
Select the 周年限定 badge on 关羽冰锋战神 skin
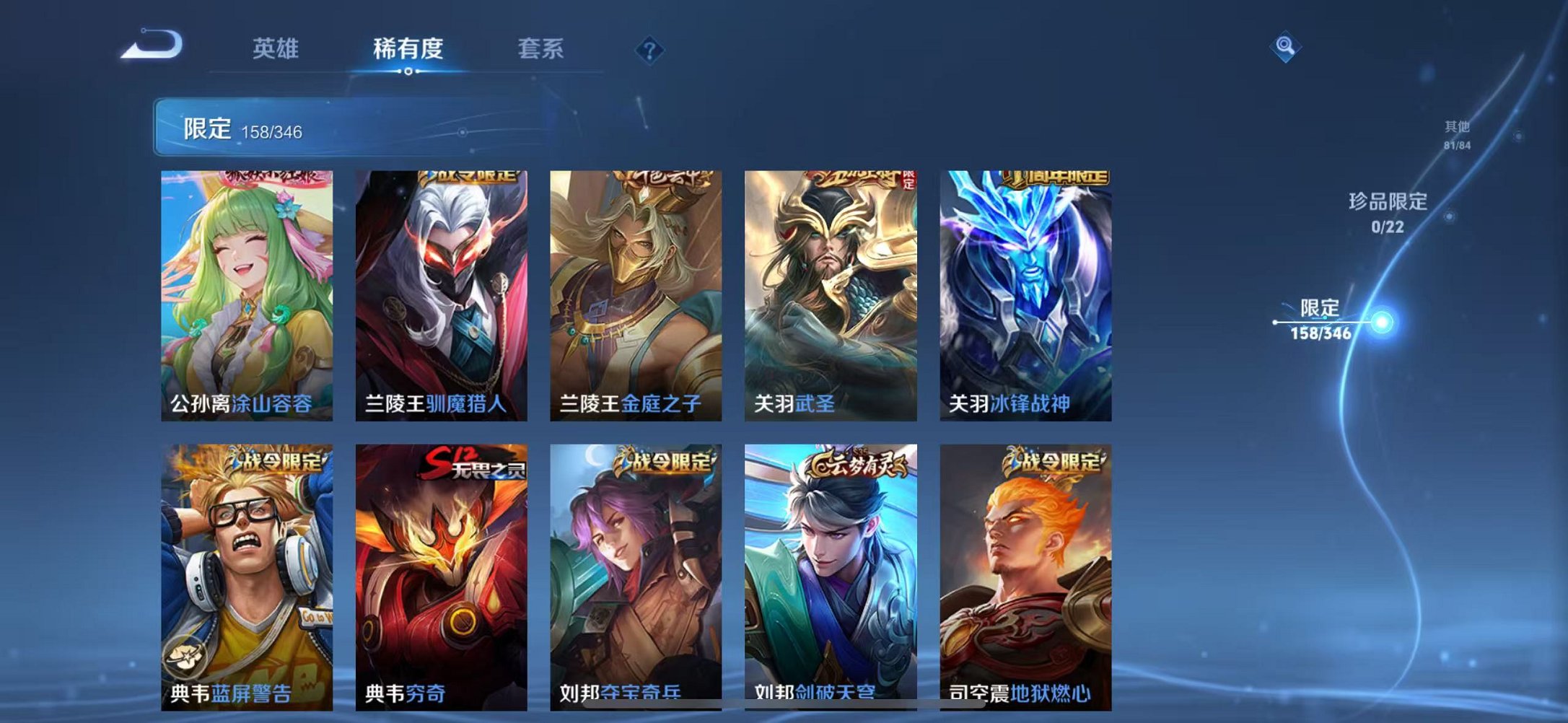click(1056, 179)
